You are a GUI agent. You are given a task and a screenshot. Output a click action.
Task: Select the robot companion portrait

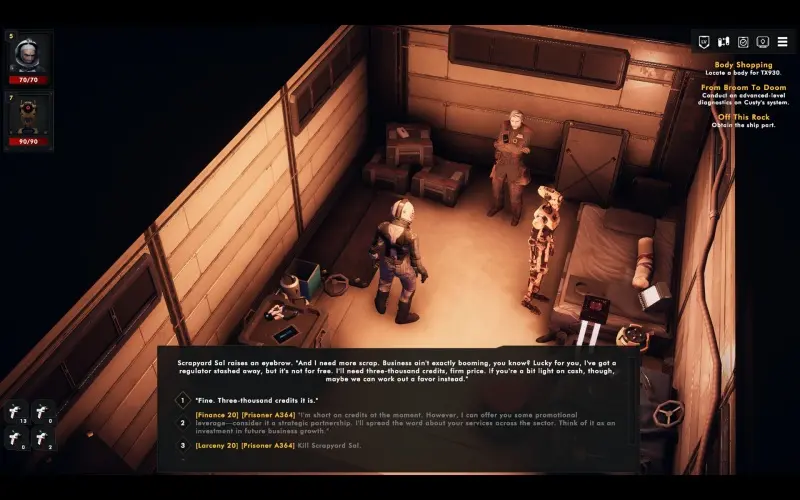(x=29, y=116)
